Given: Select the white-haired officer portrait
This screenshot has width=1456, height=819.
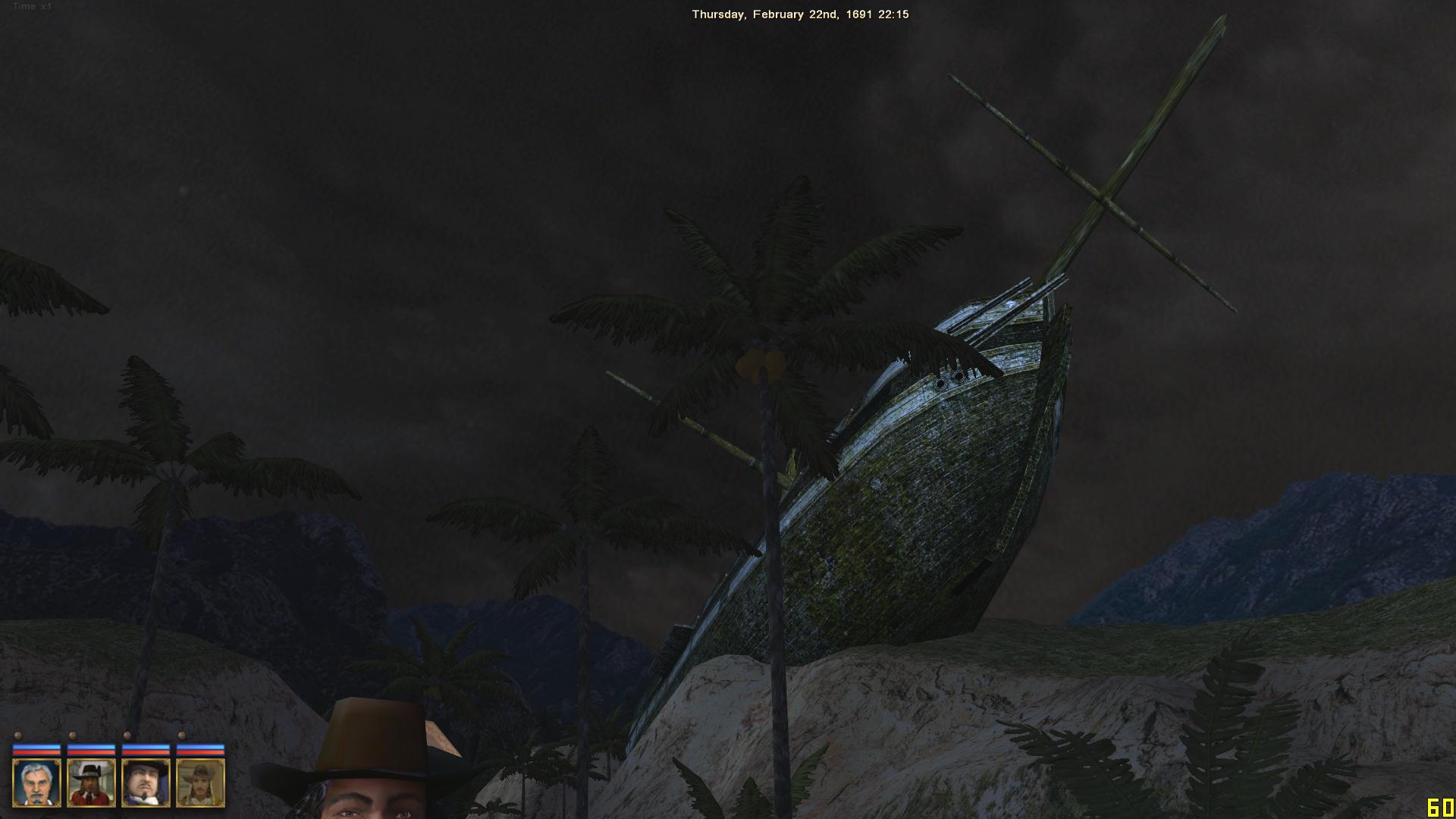Looking at the screenshot, I should point(36,783).
